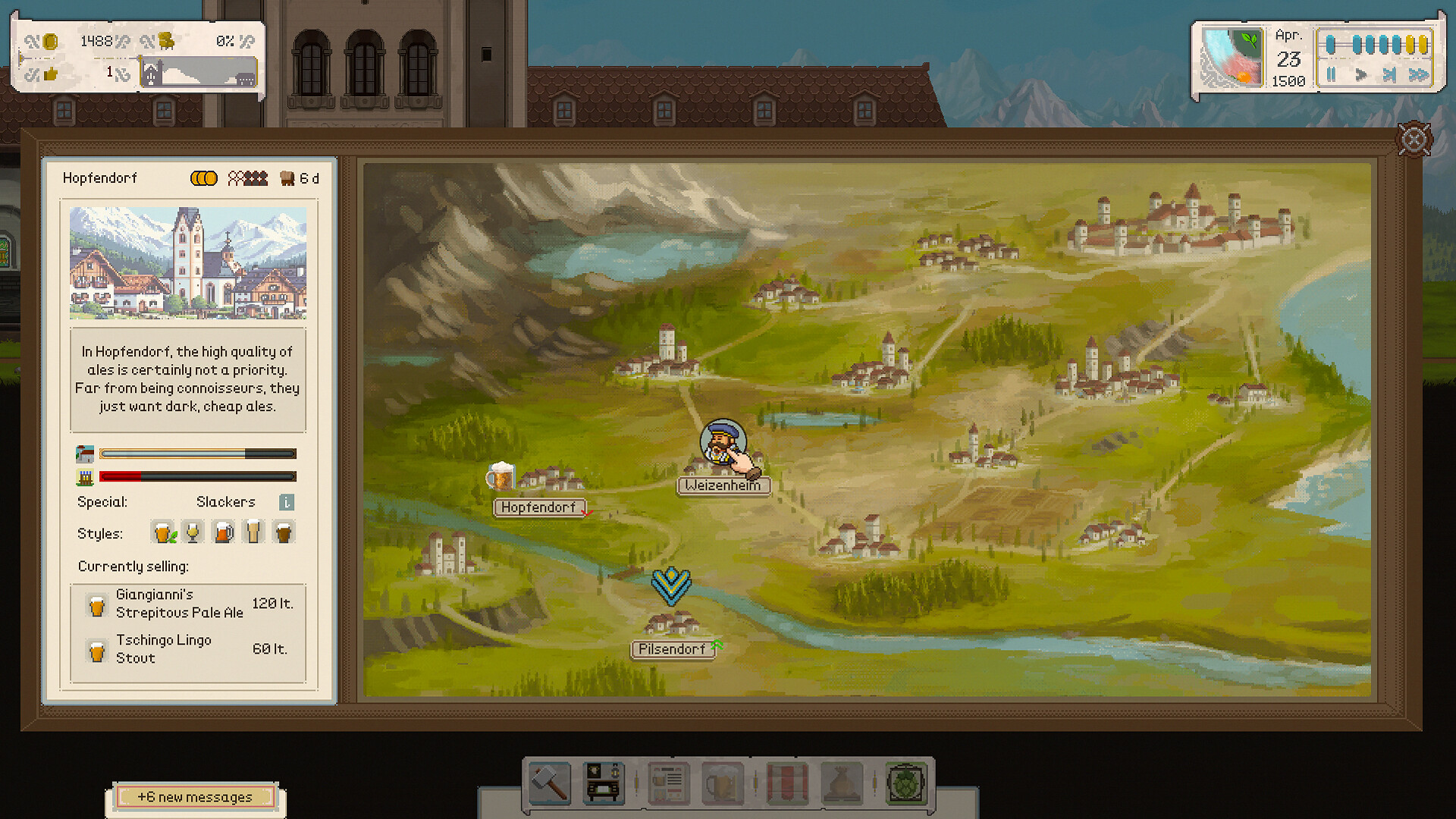Click the red town reputation bar

[x=121, y=477]
